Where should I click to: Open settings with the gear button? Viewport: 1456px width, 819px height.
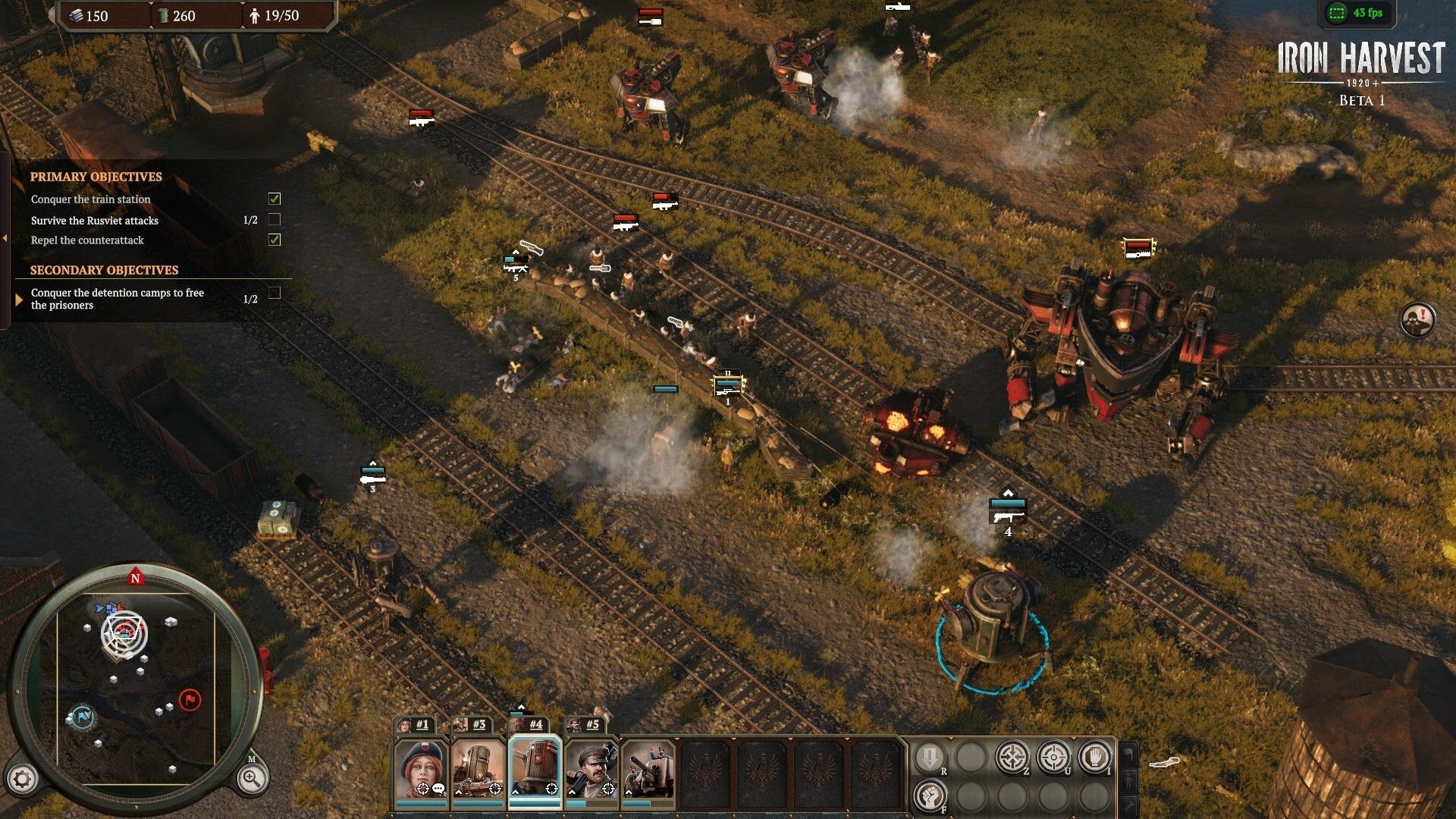(22, 779)
